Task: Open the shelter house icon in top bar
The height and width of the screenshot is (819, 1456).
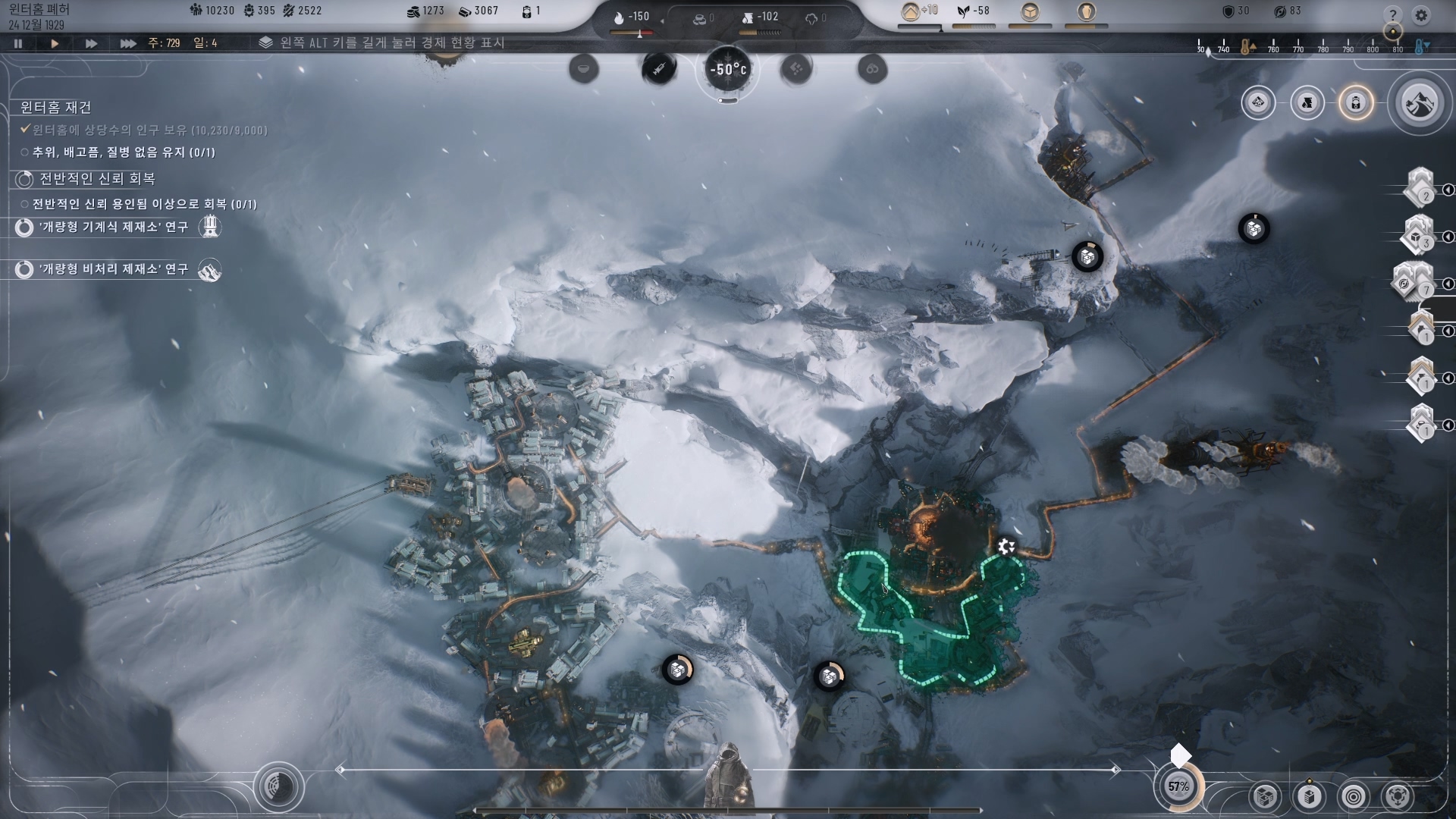Action: pyautogui.click(x=910, y=11)
